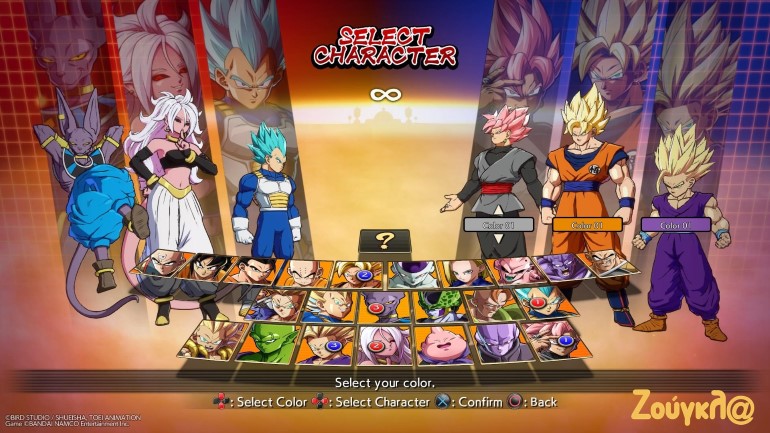Select the purple Color label under Gohan
Screen dimensions: 770x433
point(677,225)
